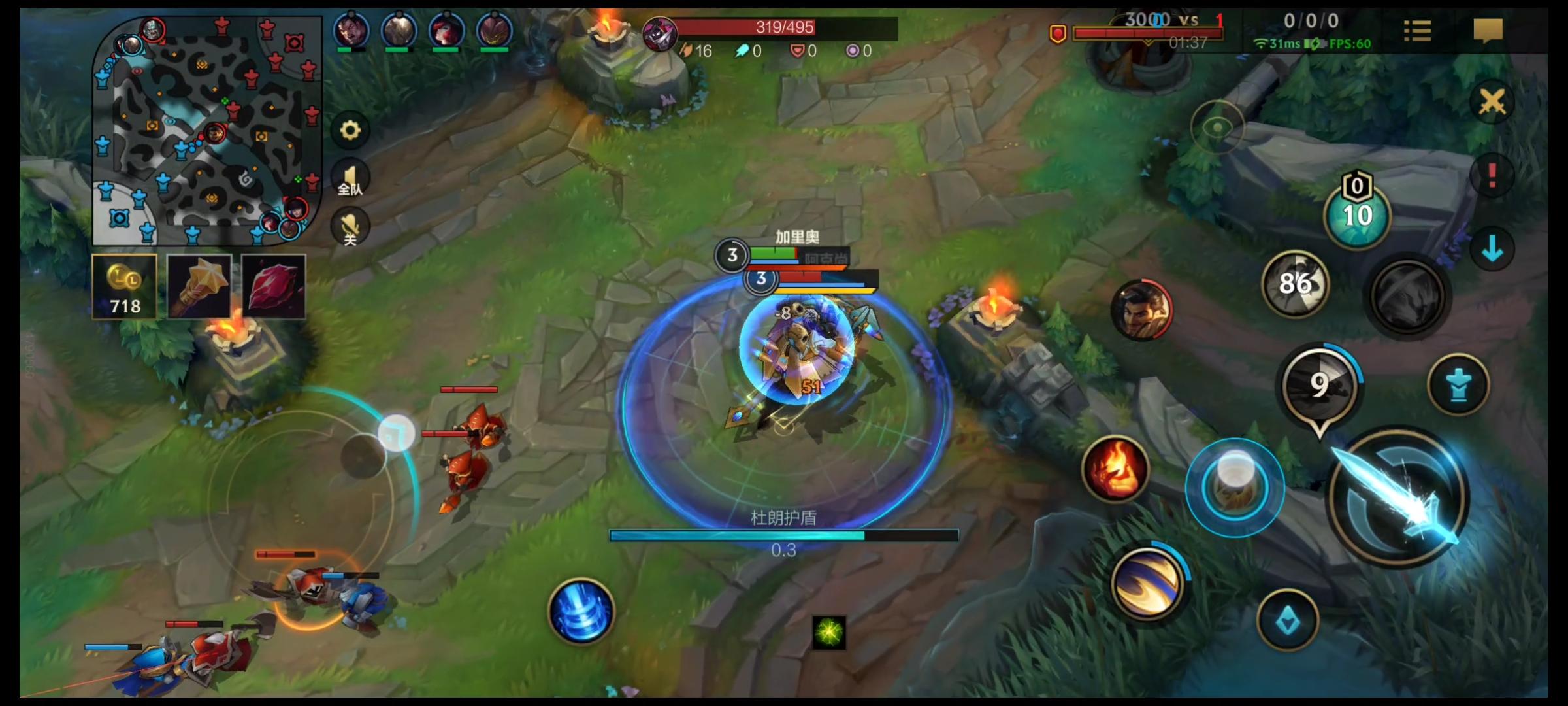This screenshot has width=1568, height=706.
Task: Toggle the microphone button (关)
Action: pyautogui.click(x=350, y=227)
